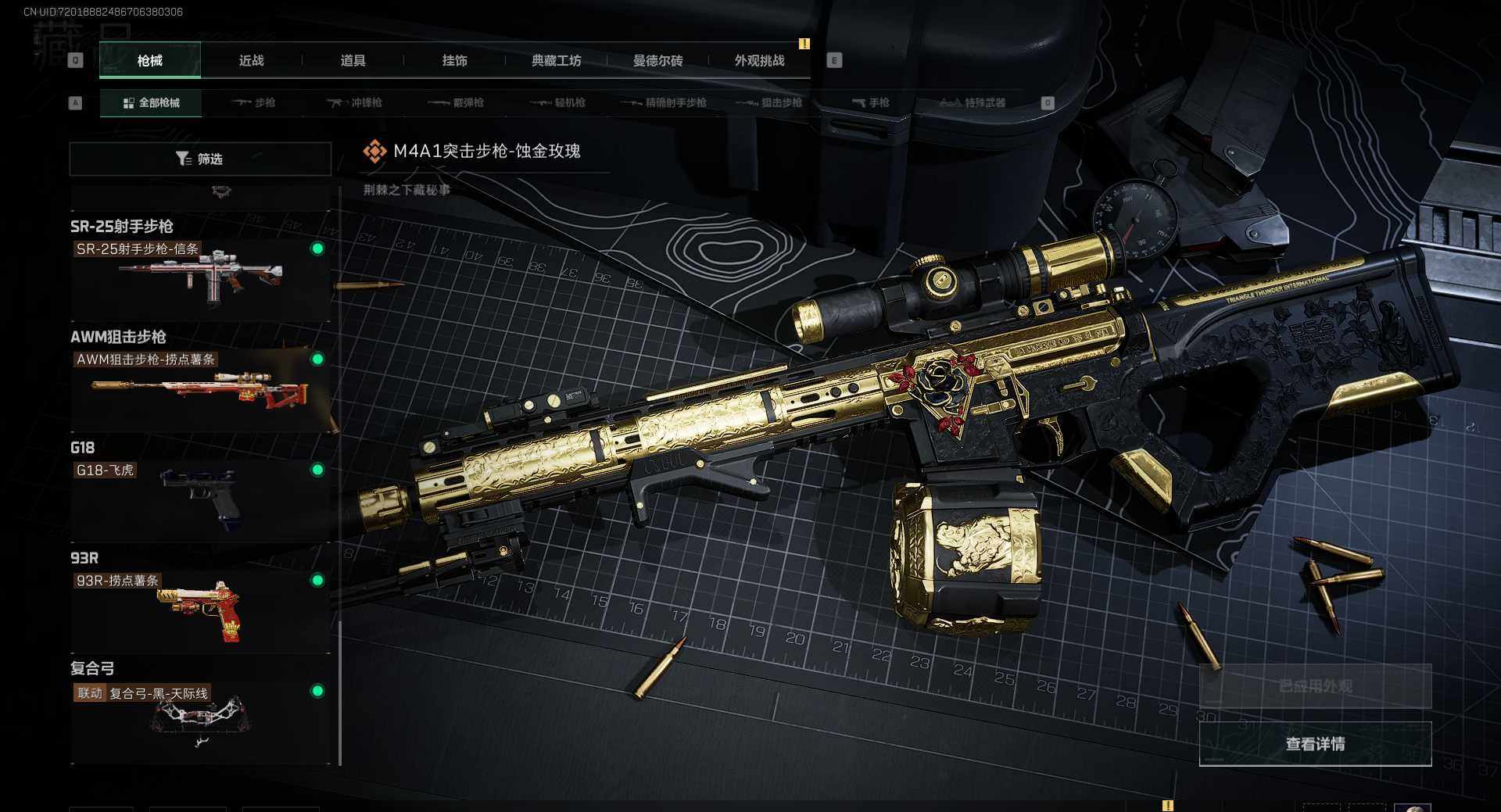This screenshot has width=1501, height=812.
Task: Go to the 典藏工坊 tab
Action: (x=556, y=61)
